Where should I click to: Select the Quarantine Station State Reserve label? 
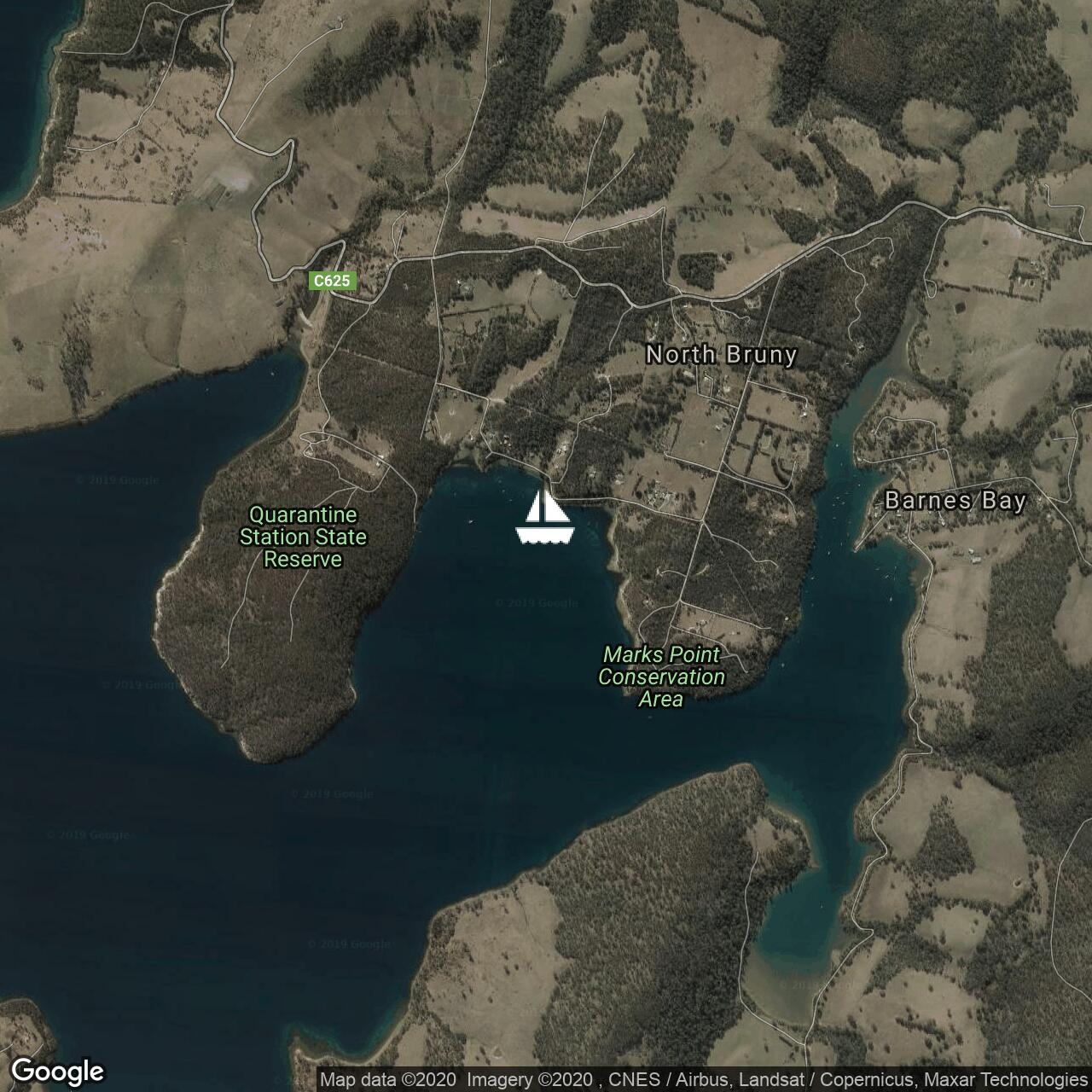[303, 537]
